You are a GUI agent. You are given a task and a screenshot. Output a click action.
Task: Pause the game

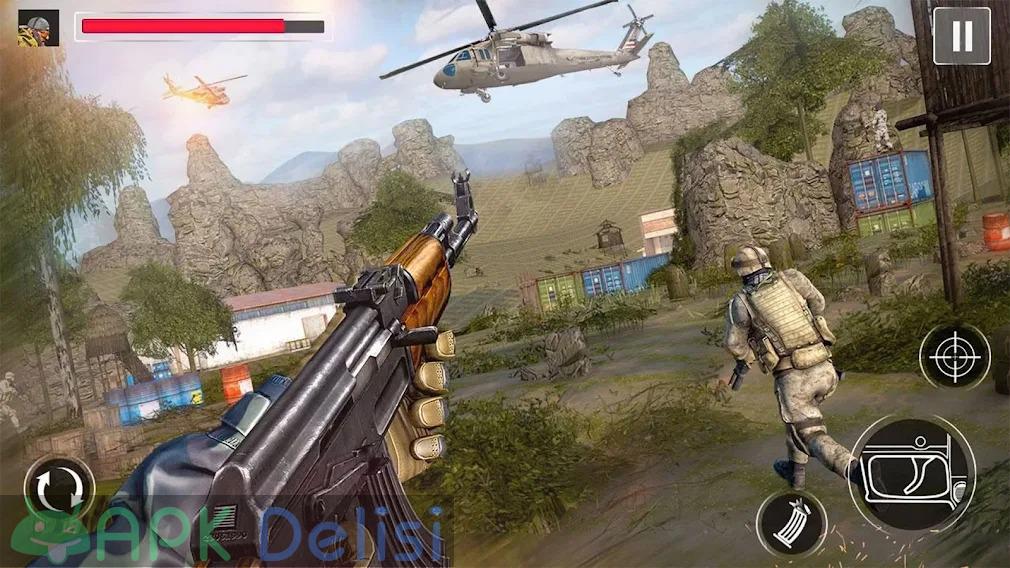pos(961,36)
